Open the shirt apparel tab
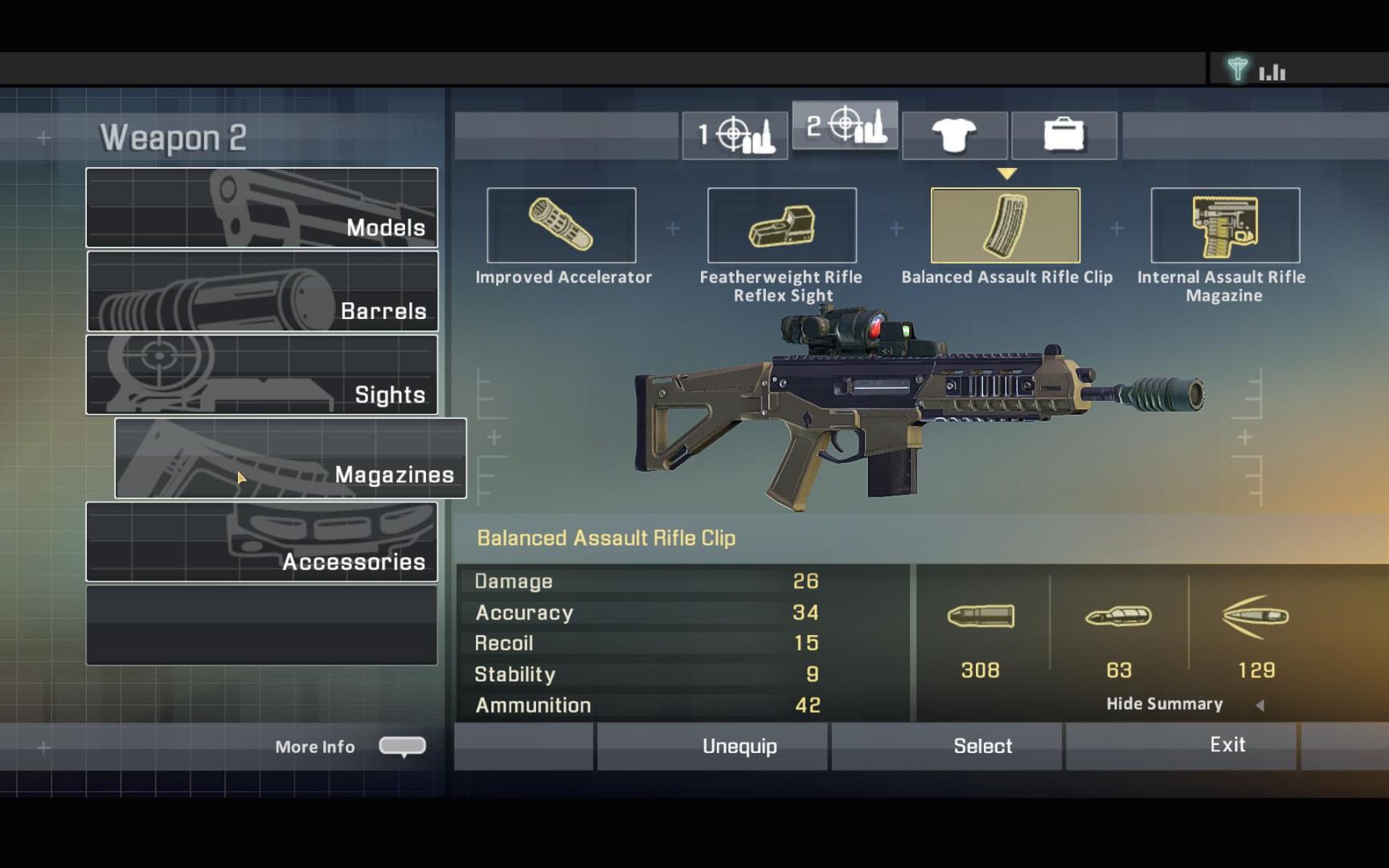 tap(954, 135)
